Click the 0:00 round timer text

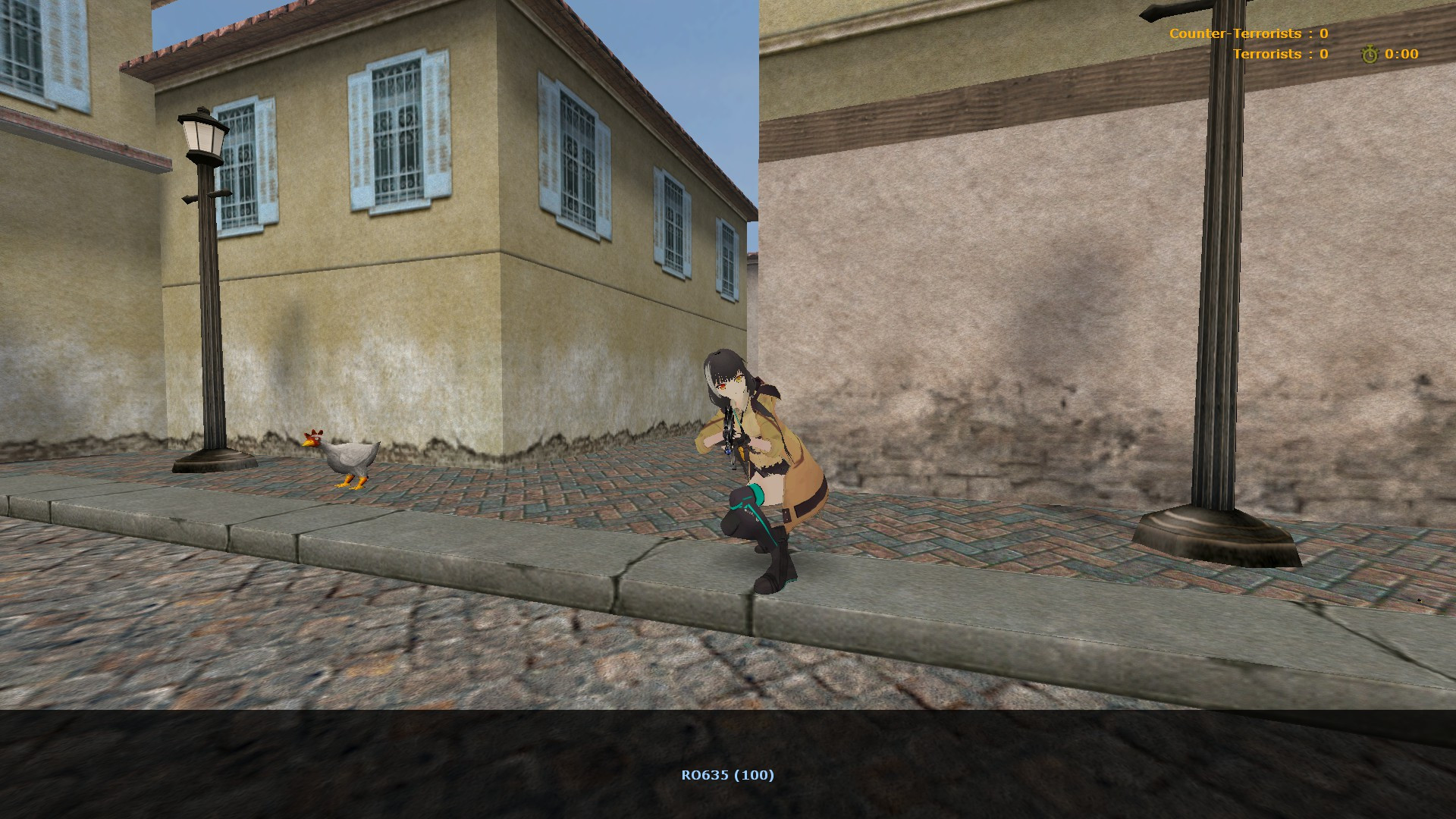pos(1401,54)
